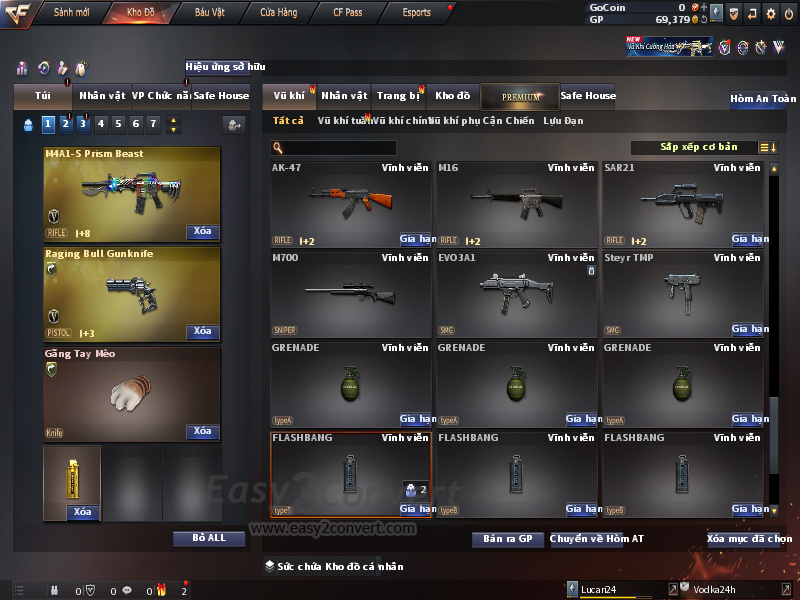Remove M4A1-S Prism Beast with Xóa
The image size is (800, 600).
coord(202,232)
